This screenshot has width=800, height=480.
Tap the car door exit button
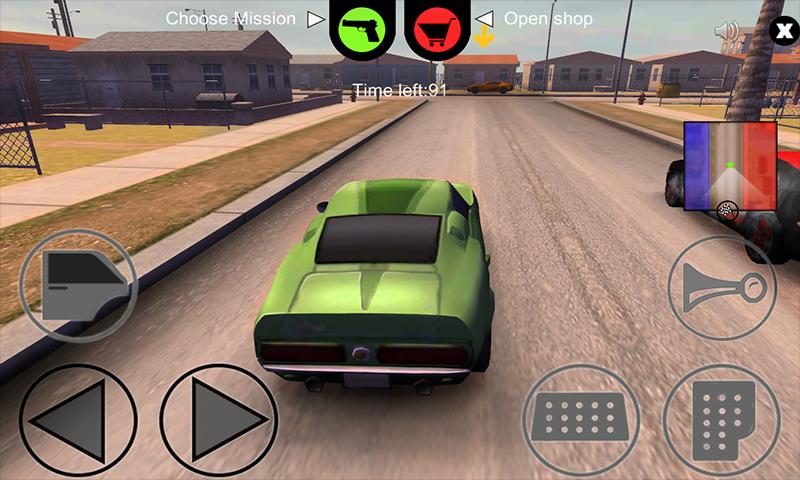tap(77, 285)
